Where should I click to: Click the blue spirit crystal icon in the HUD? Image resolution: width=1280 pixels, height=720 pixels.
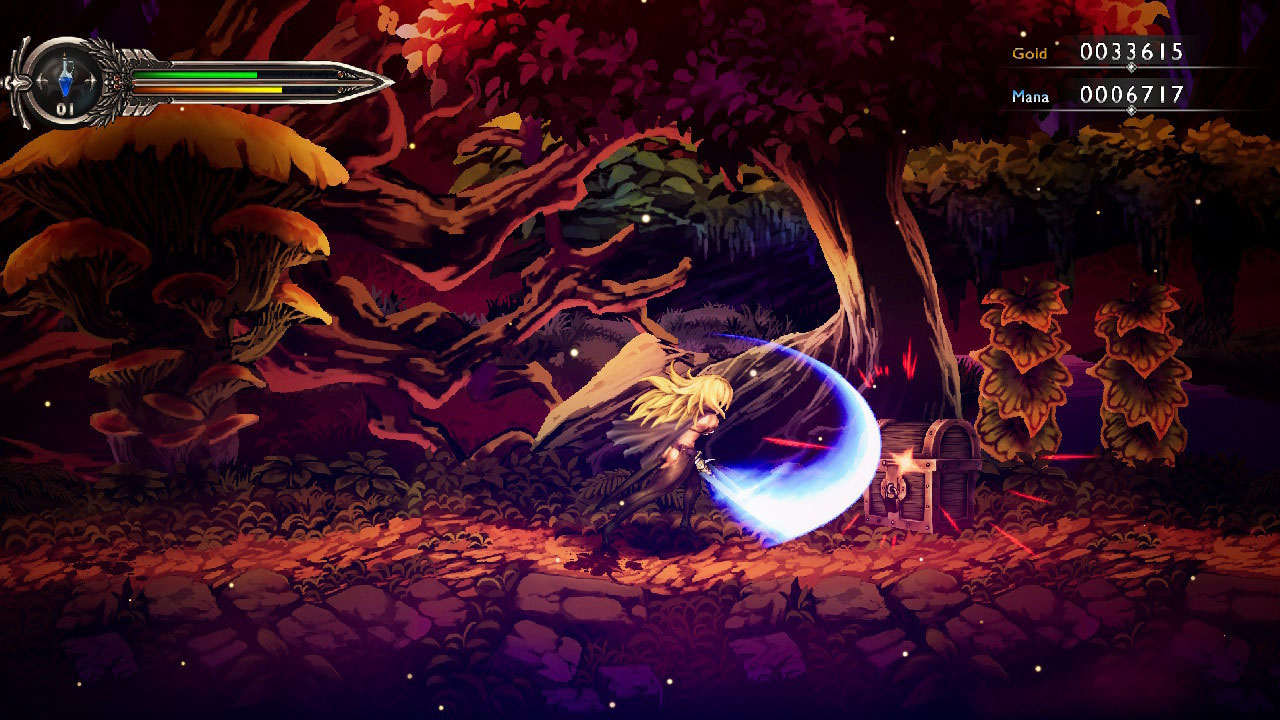(x=64, y=80)
